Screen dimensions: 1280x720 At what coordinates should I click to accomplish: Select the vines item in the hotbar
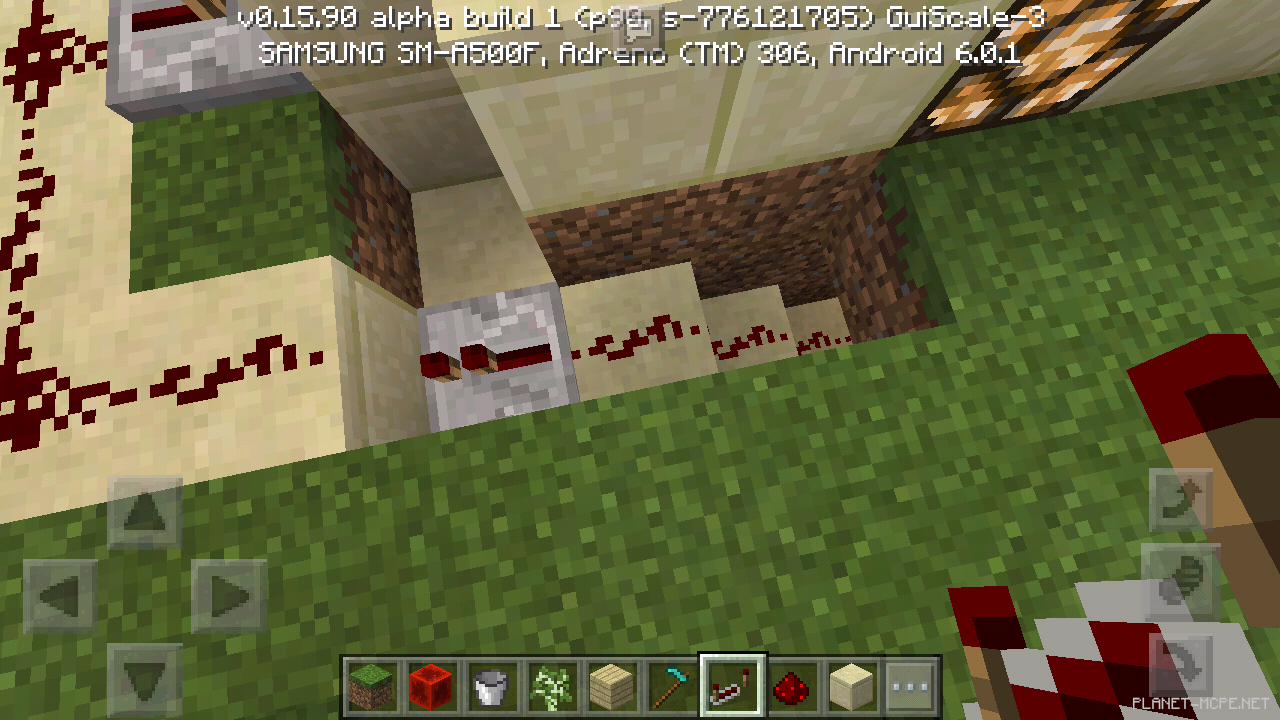click(x=551, y=686)
